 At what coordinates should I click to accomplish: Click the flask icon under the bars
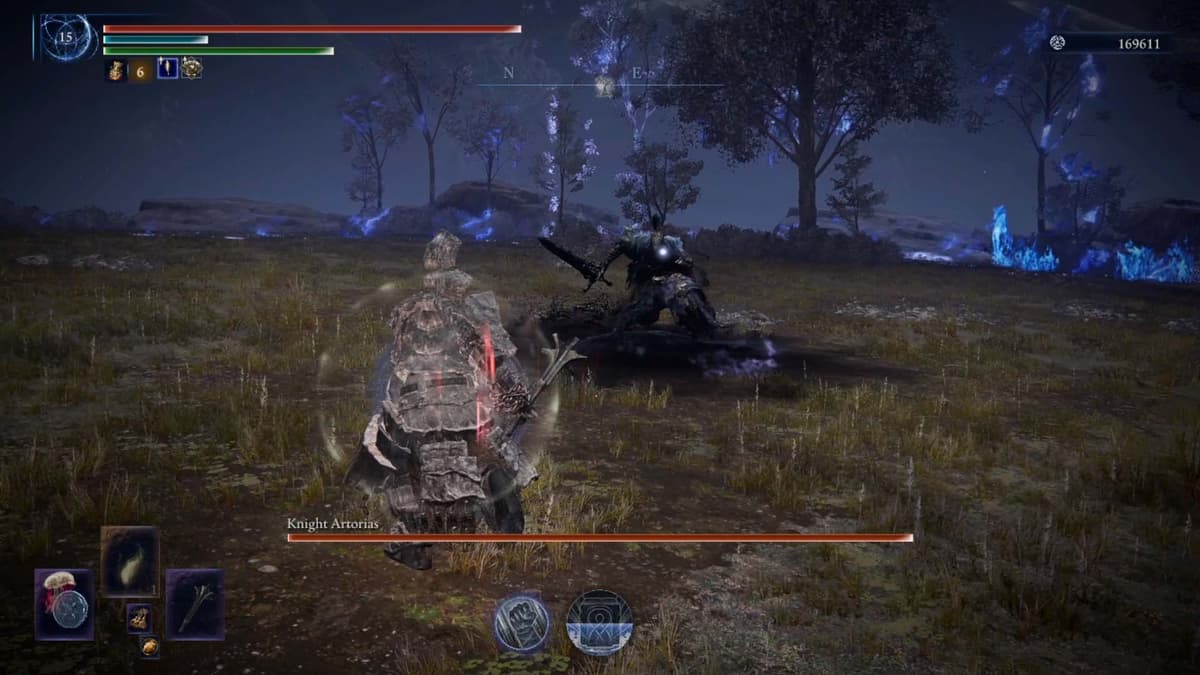[115, 70]
